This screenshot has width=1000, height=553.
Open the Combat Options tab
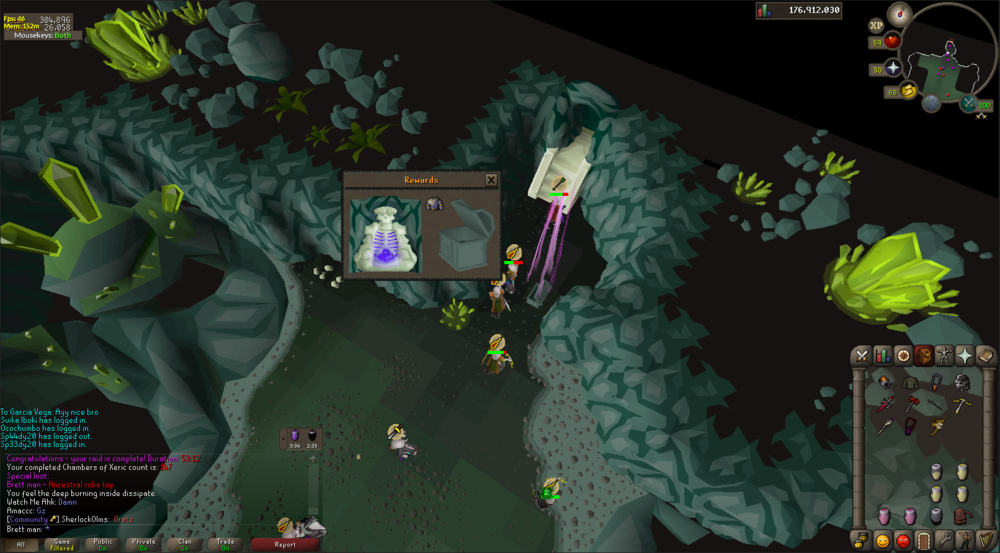(861, 355)
